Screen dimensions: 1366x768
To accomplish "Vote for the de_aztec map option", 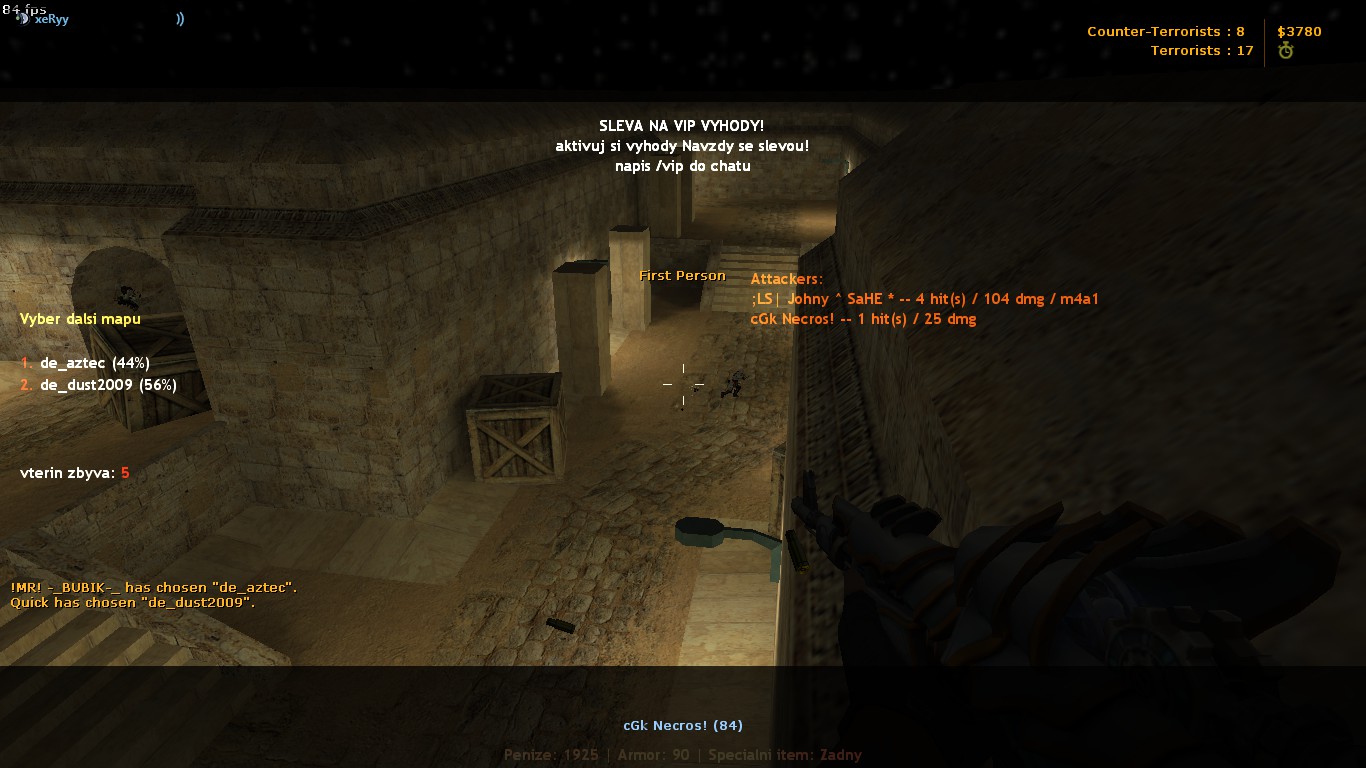I will pyautogui.click(x=85, y=363).
